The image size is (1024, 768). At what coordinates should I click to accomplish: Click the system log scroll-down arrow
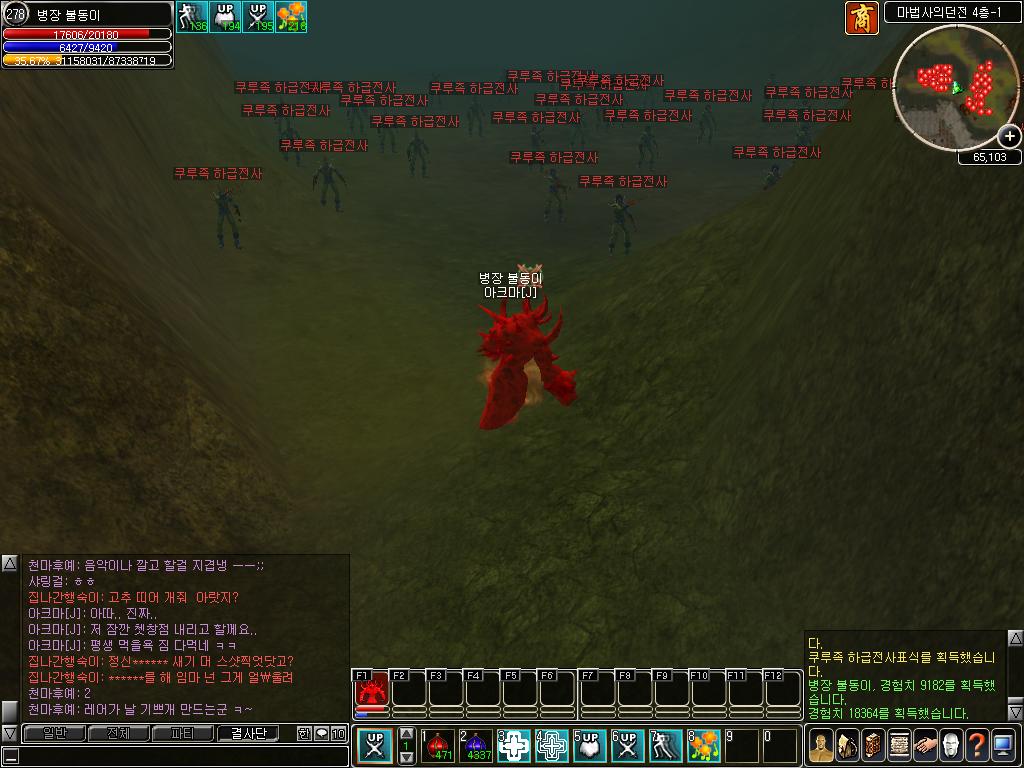[x=1015, y=713]
